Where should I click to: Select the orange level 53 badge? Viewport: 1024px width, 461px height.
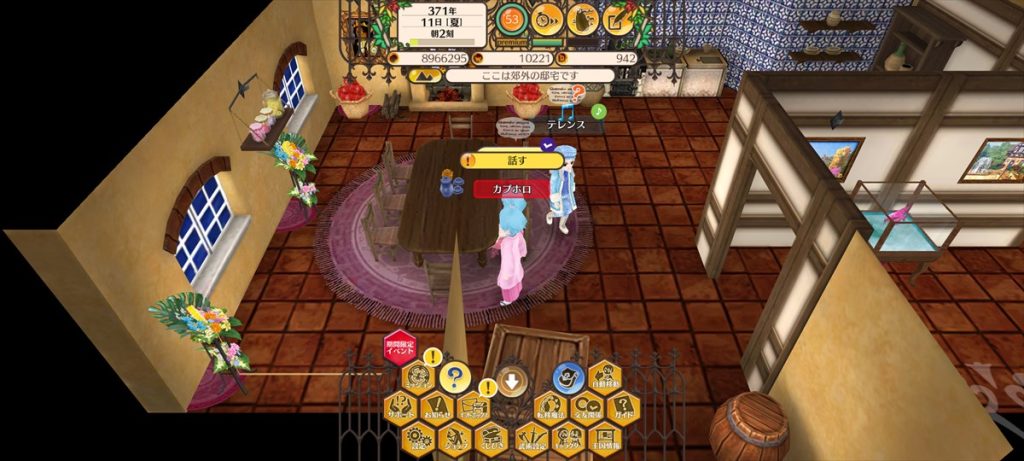(513, 18)
